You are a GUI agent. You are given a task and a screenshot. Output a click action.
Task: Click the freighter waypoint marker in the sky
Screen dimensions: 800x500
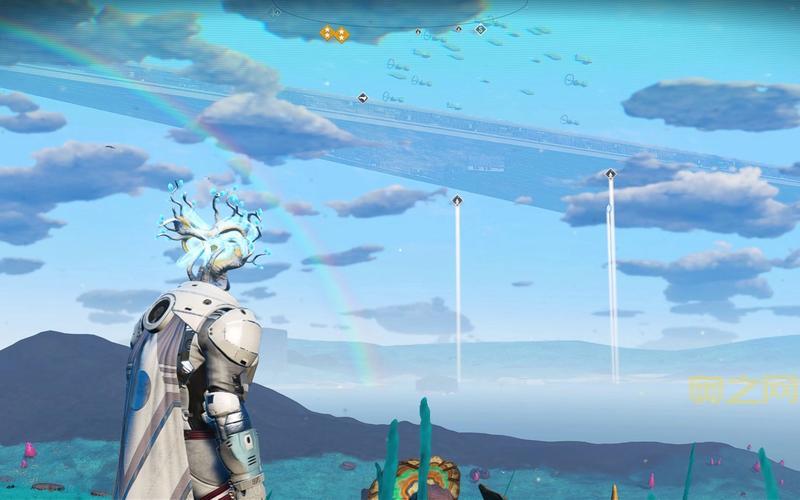coord(362,98)
